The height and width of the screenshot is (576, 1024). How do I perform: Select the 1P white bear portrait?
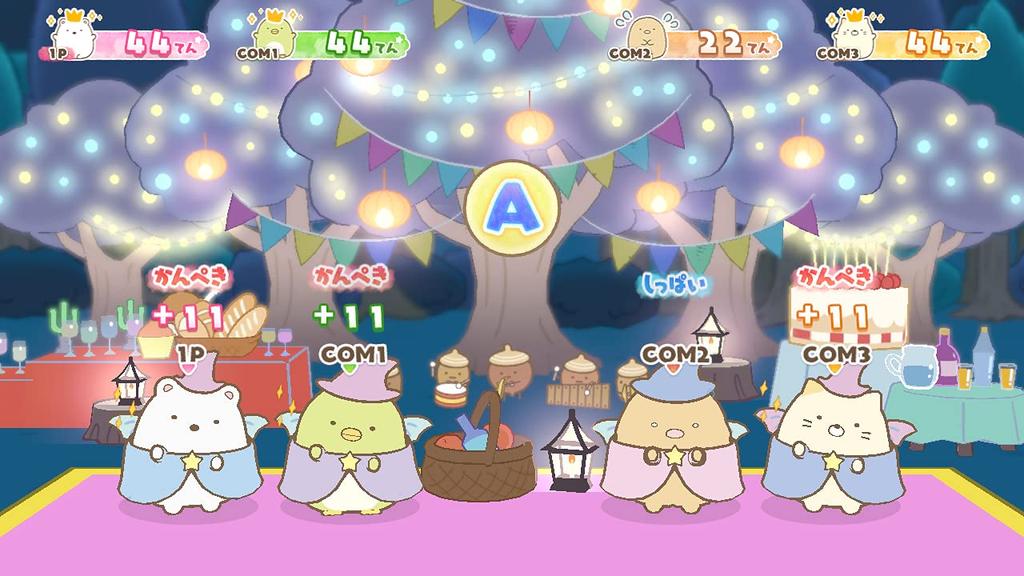click(x=74, y=38)
